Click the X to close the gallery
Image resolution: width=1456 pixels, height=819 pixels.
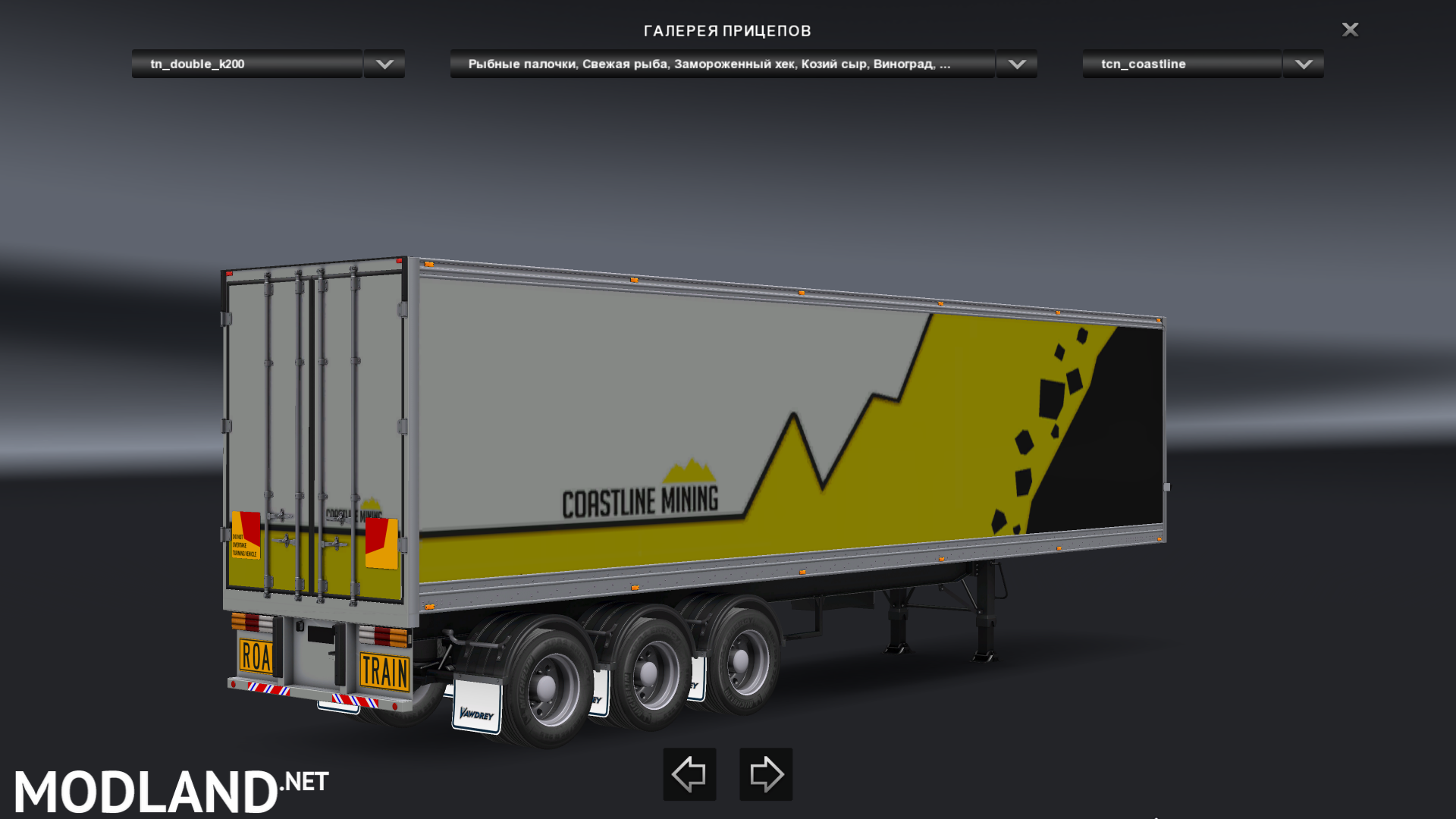[1350, 30]
